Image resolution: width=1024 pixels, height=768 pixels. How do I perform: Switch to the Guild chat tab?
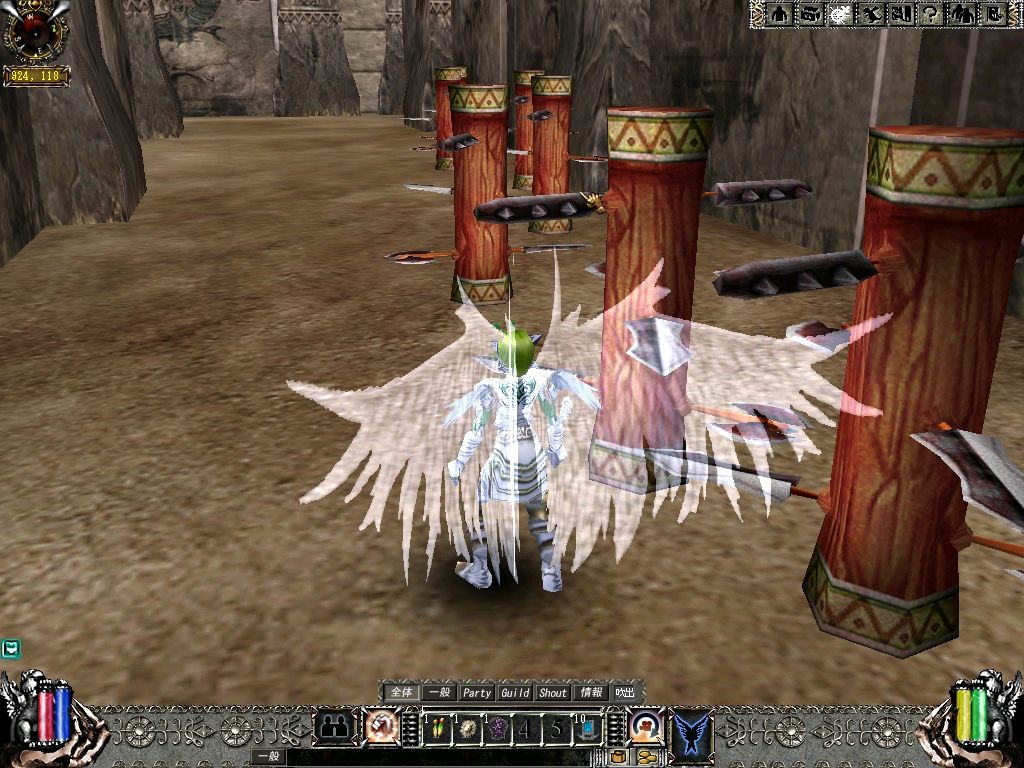[515, 692]
